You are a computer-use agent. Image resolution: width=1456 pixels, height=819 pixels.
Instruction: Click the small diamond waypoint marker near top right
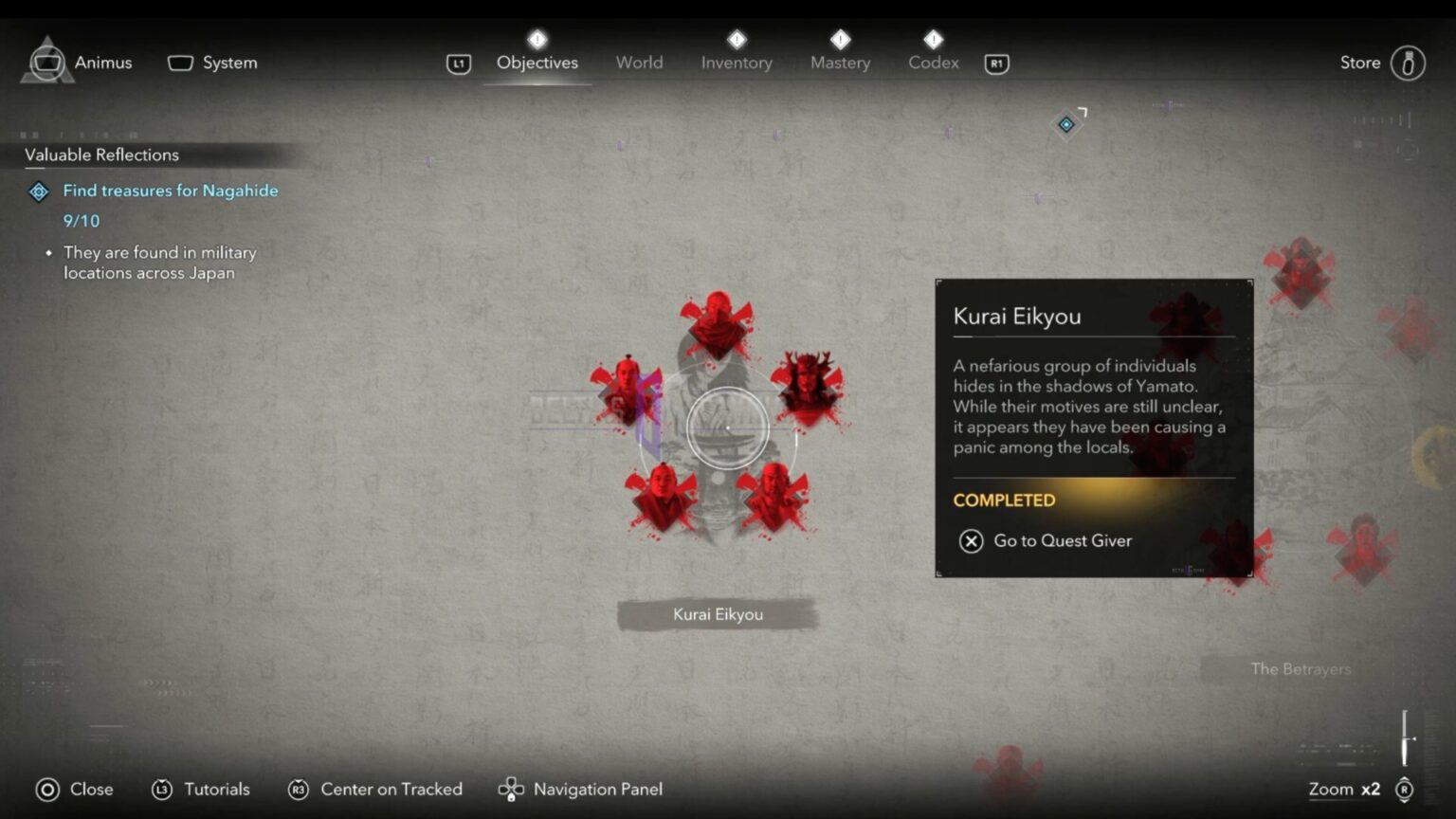1067,123
